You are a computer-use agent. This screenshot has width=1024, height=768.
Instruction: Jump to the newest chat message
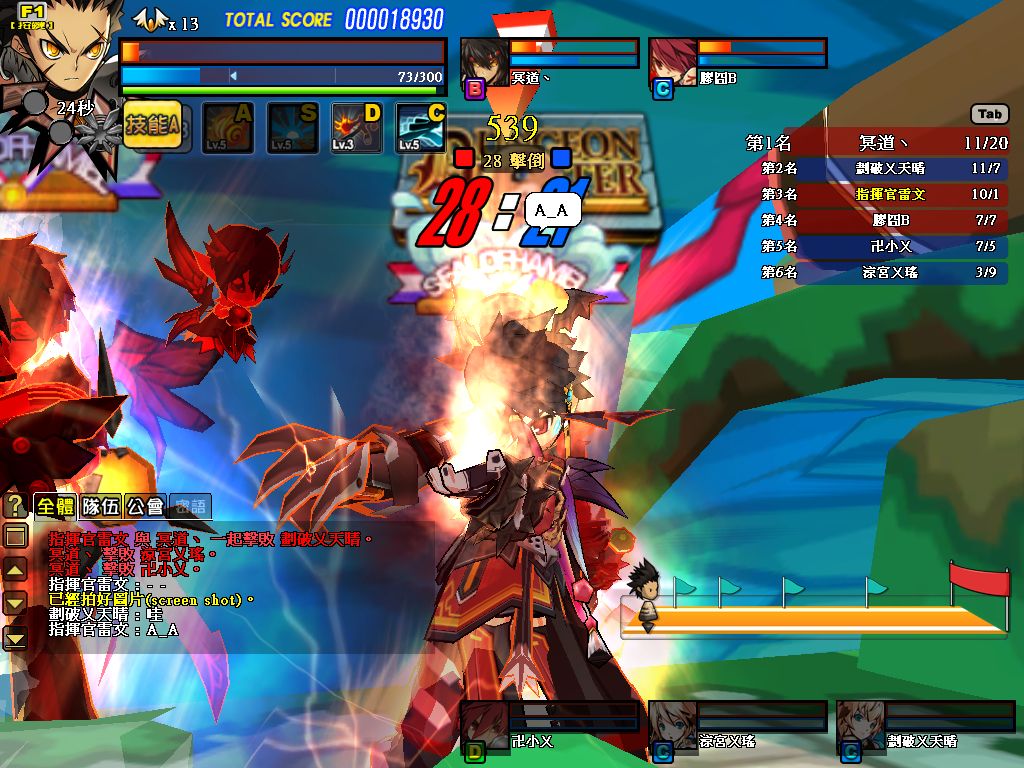click(x=16, y=637)
